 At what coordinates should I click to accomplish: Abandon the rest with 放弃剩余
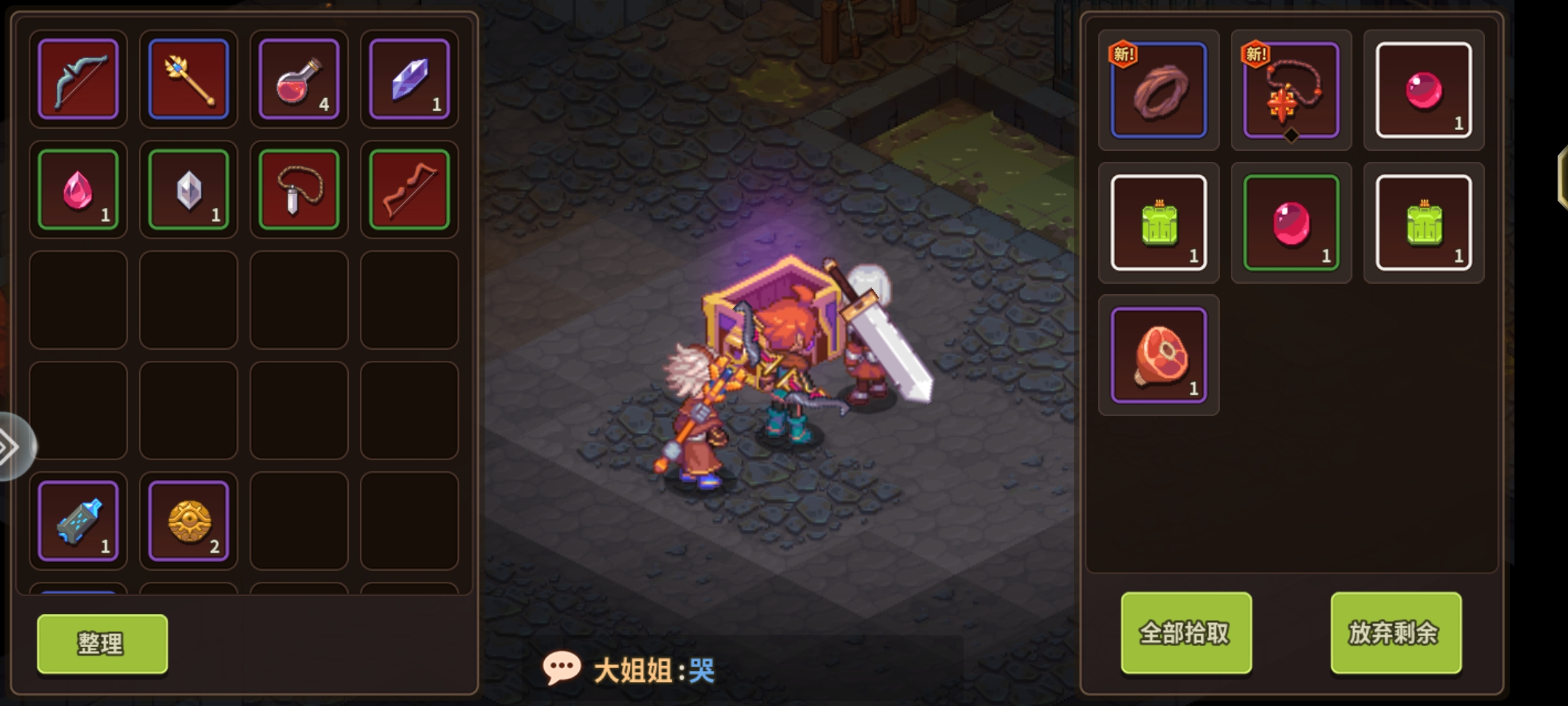[x=1396, y=633]
